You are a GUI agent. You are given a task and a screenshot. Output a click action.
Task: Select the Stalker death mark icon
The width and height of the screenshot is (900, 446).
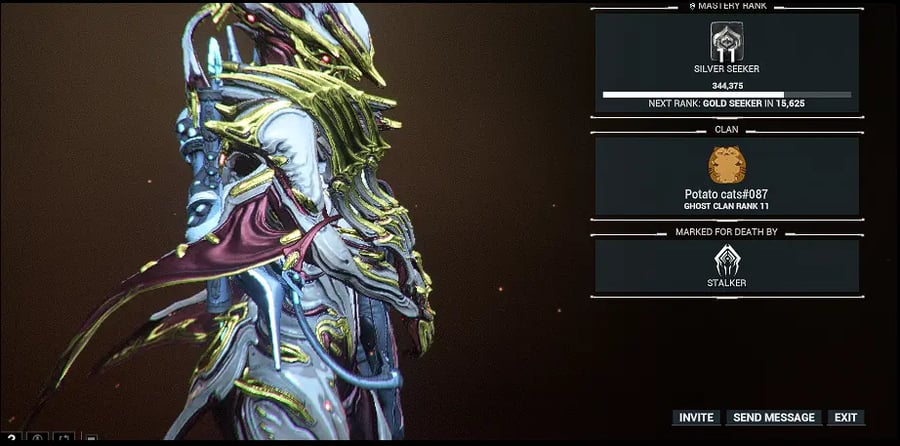(726, 260)
